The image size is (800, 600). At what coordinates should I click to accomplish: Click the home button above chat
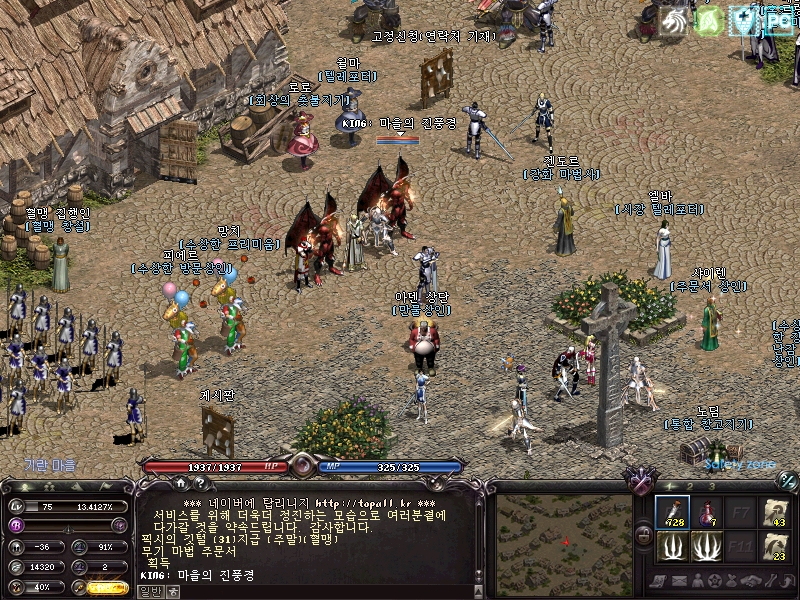(x=181, y=484)
